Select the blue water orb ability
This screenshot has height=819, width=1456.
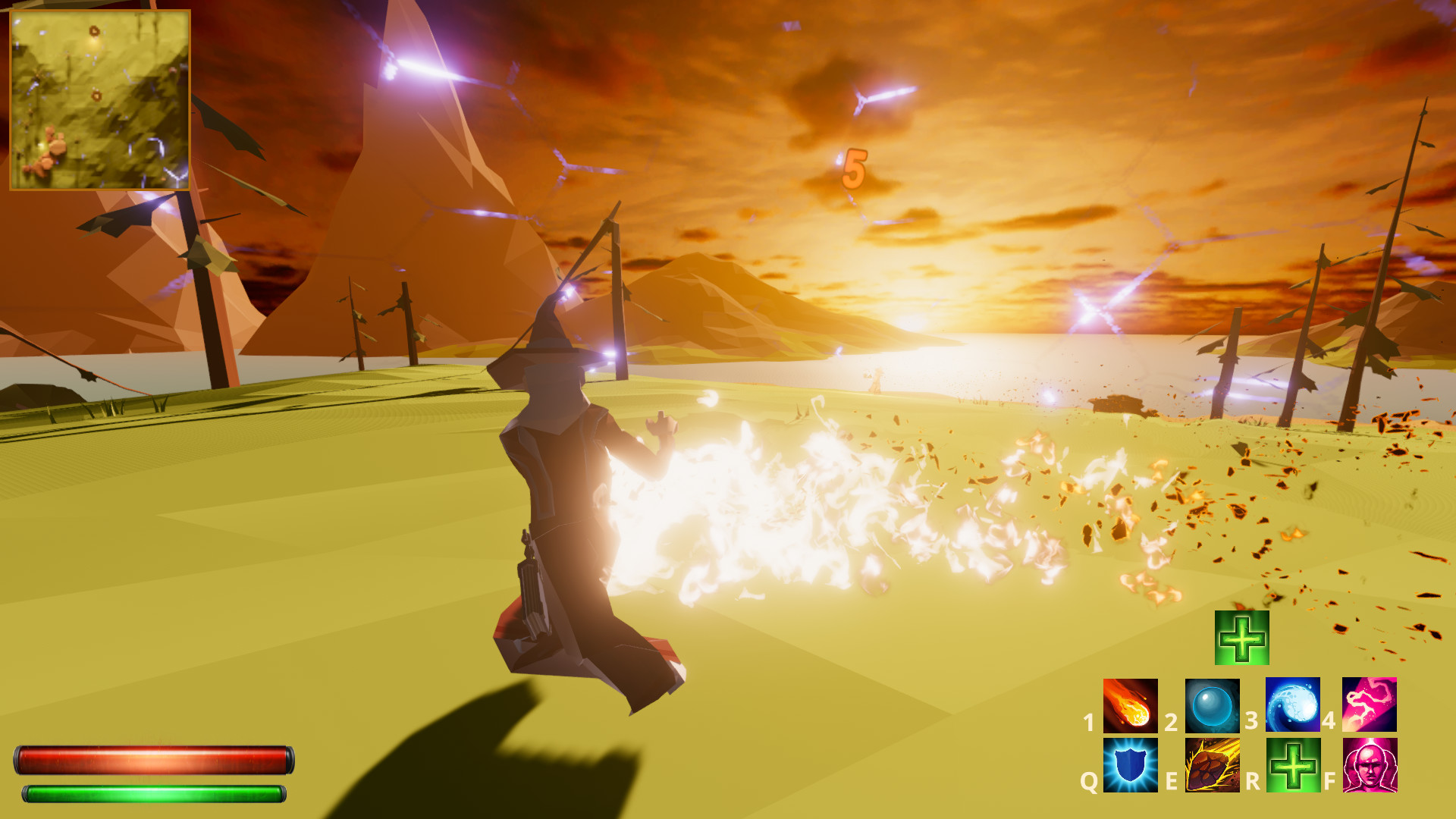(1212, 705)
